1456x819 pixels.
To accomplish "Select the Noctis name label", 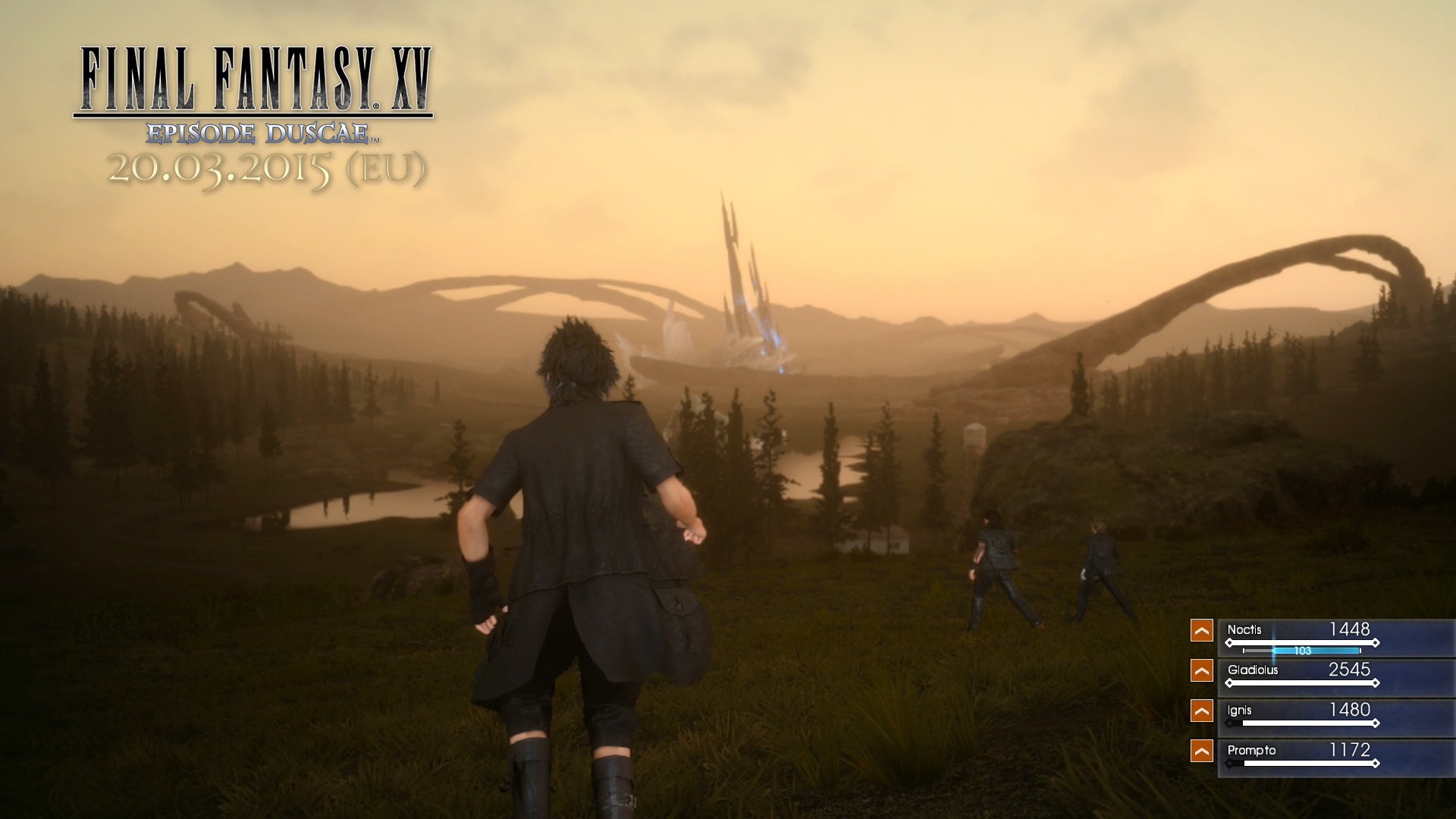I will 1244,629.
